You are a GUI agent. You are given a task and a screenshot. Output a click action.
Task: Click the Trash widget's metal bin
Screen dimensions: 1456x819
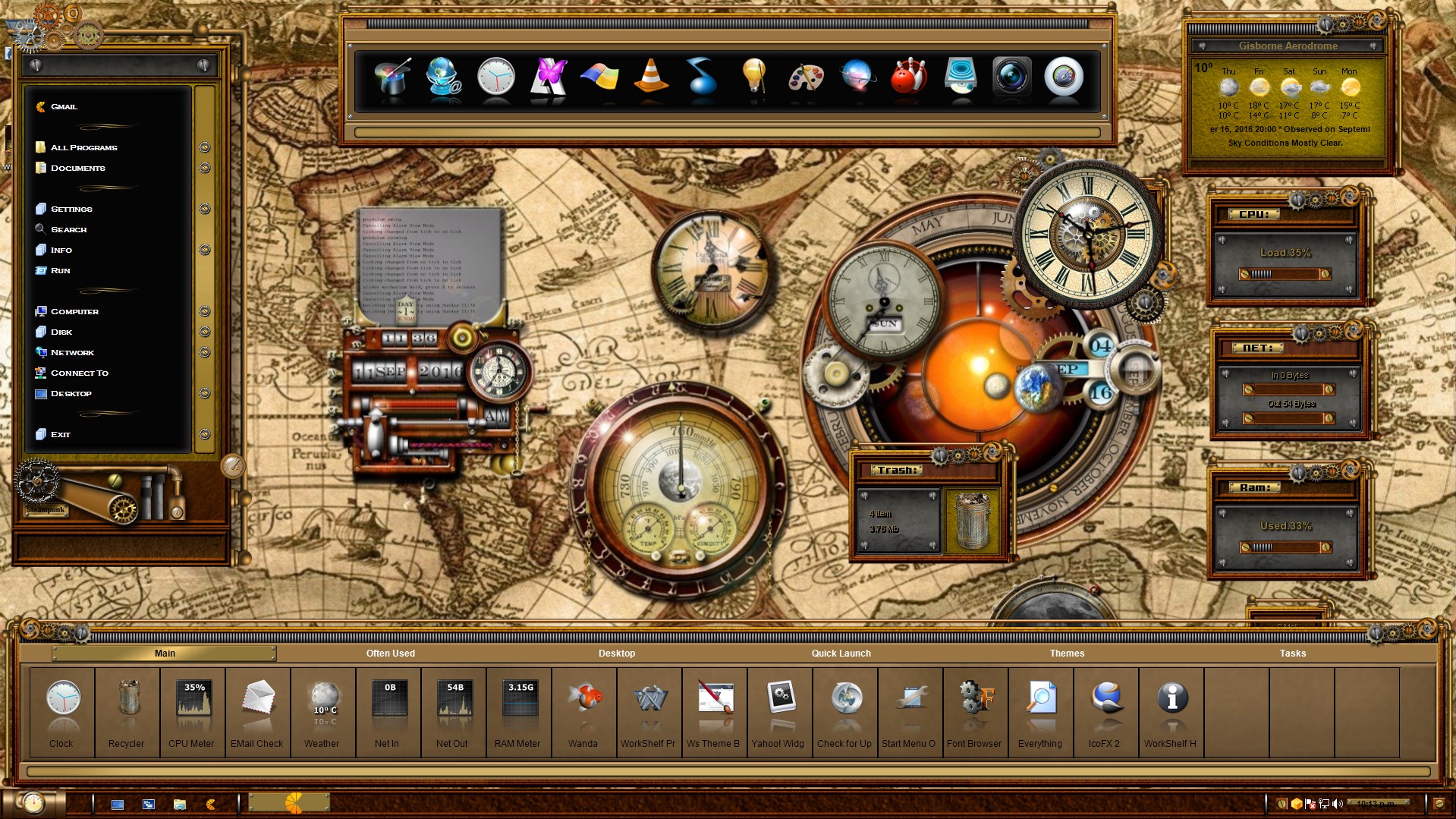tap(972, 521)
